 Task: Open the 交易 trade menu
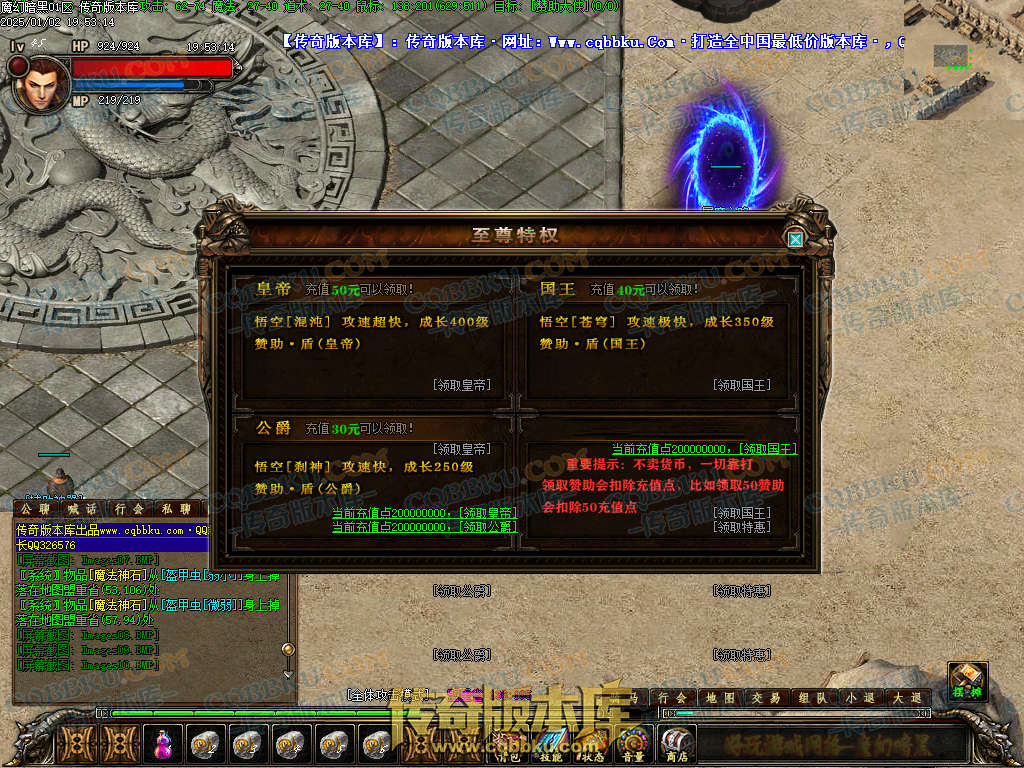(766, 698)
